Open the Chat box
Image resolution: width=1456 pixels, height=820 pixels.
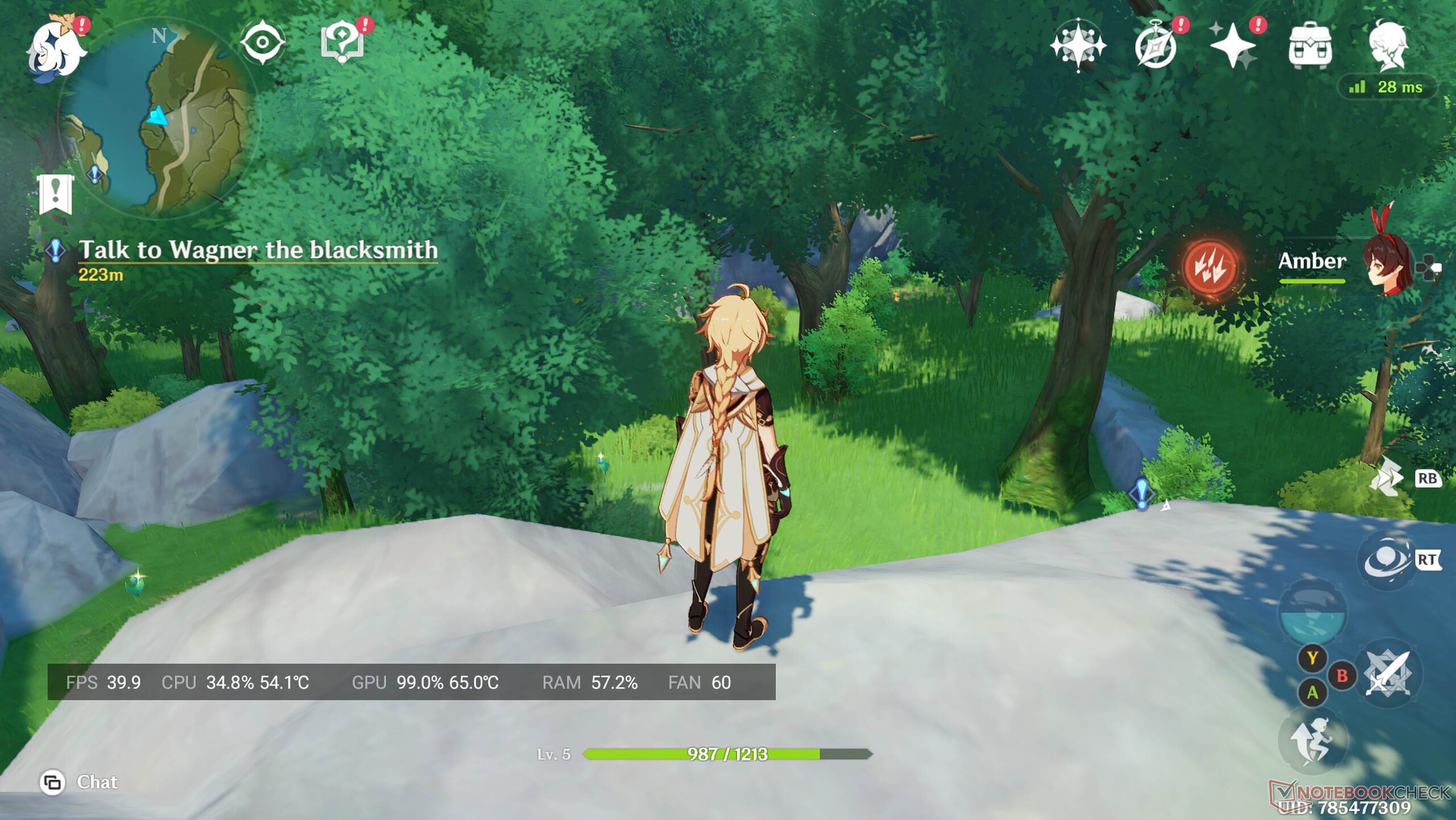[x=80, y=782]
